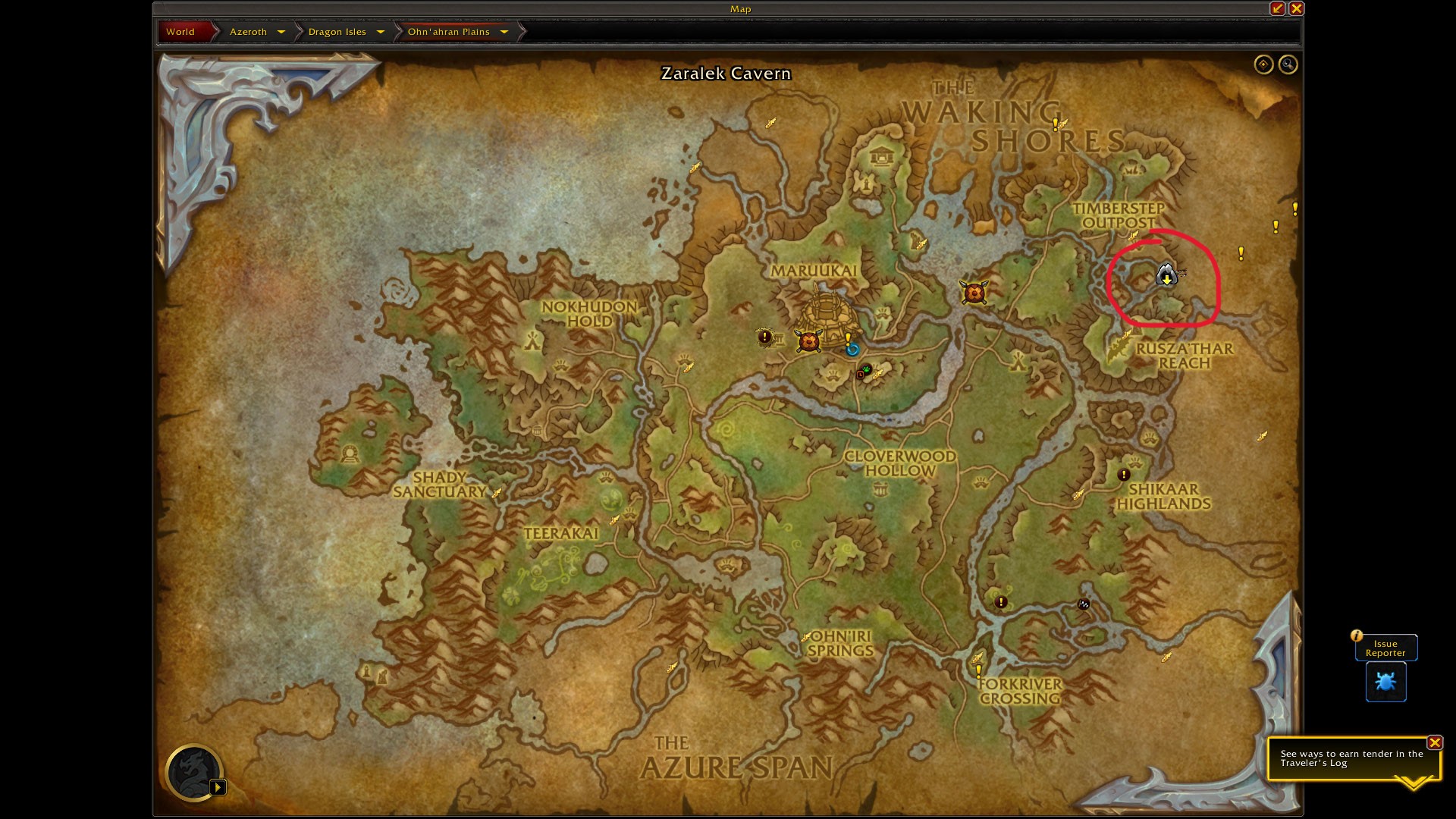Open the map pin tracking button
The image size is (1456, 819).
pyautogui.click(x=1263, y=64)
